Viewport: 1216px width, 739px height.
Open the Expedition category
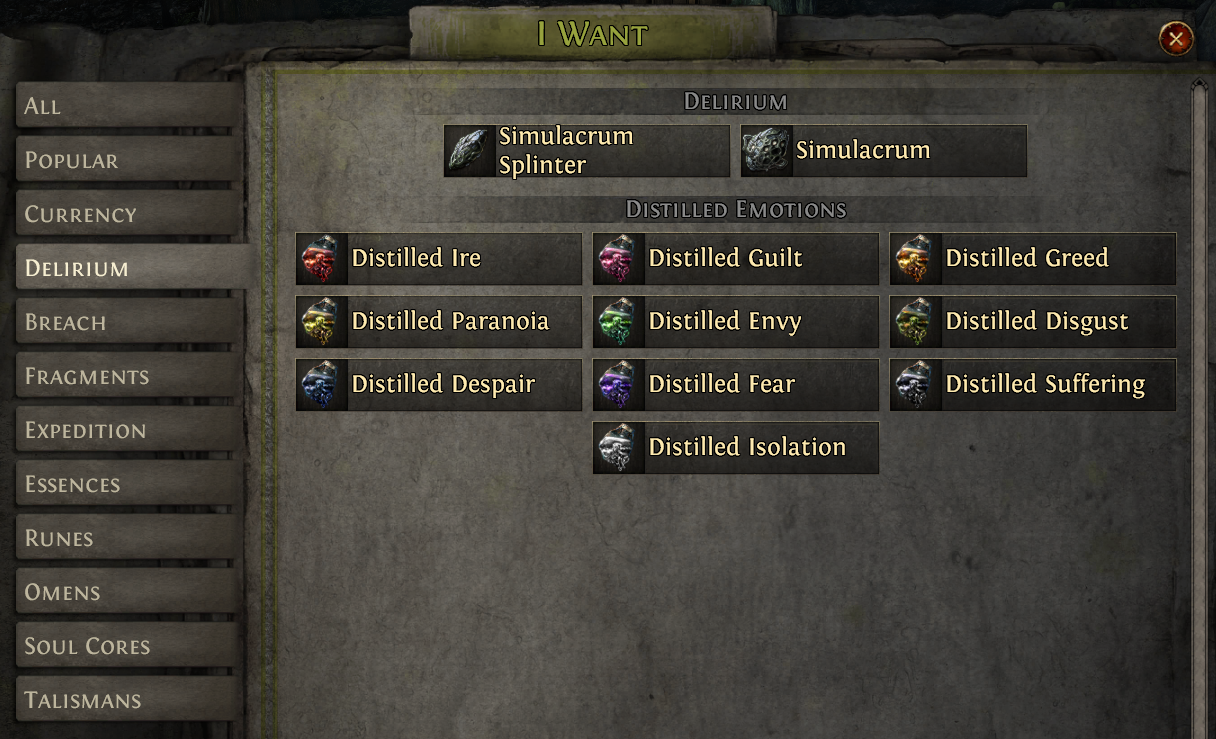[128, 430]
